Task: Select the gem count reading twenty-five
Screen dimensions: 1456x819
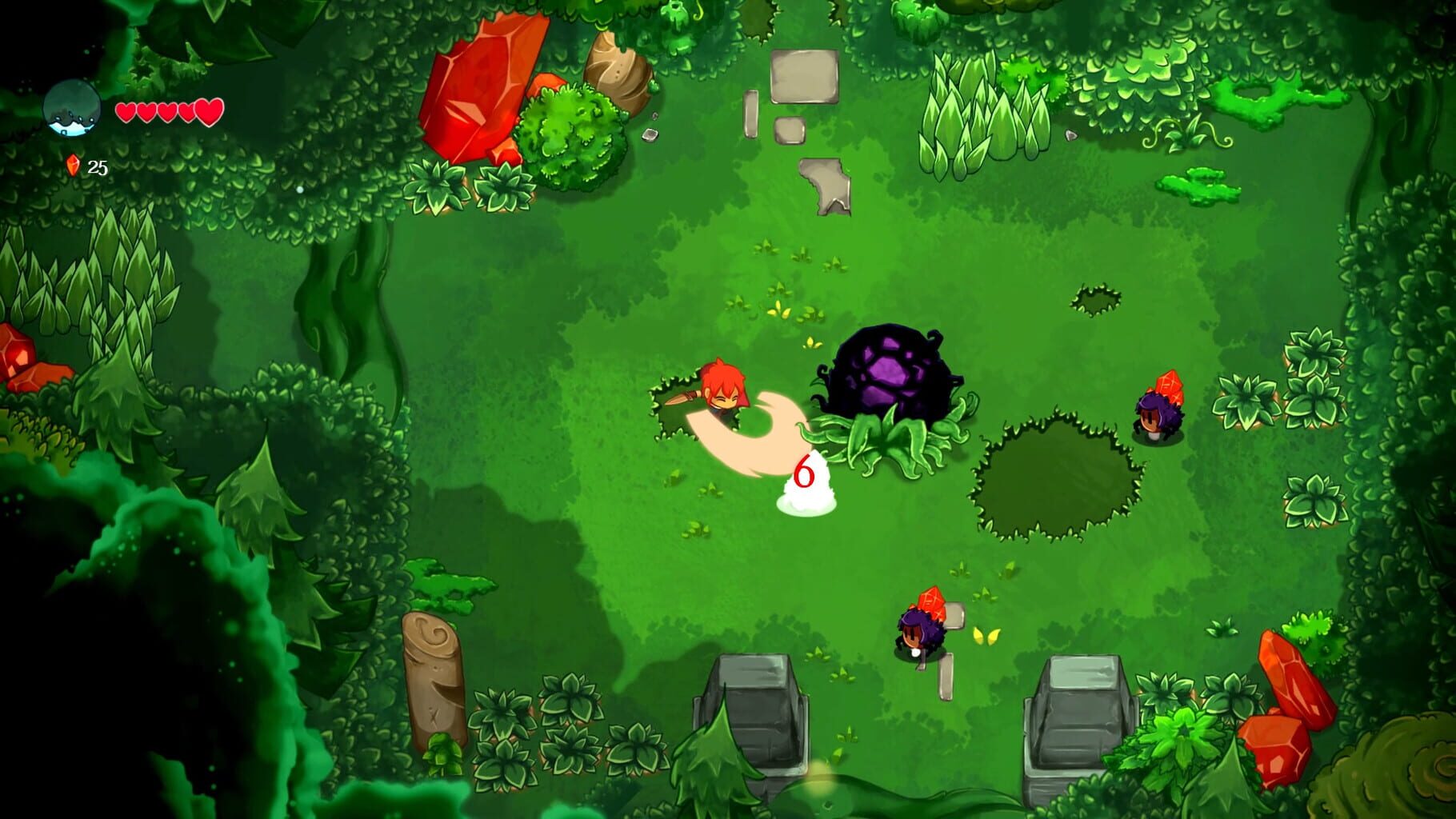Action: [99, 167]
